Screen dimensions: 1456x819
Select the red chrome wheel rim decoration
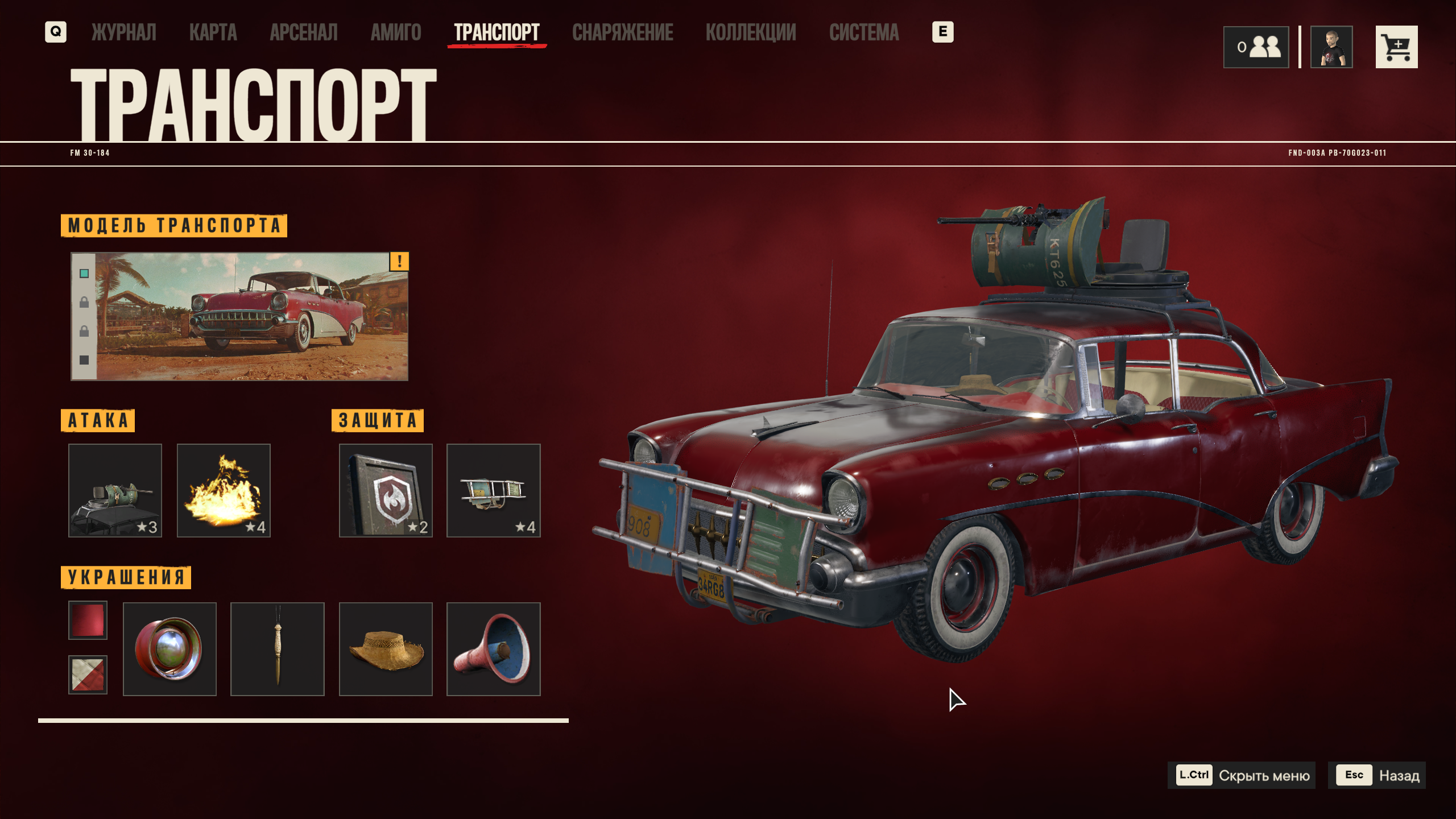[169, 649]
